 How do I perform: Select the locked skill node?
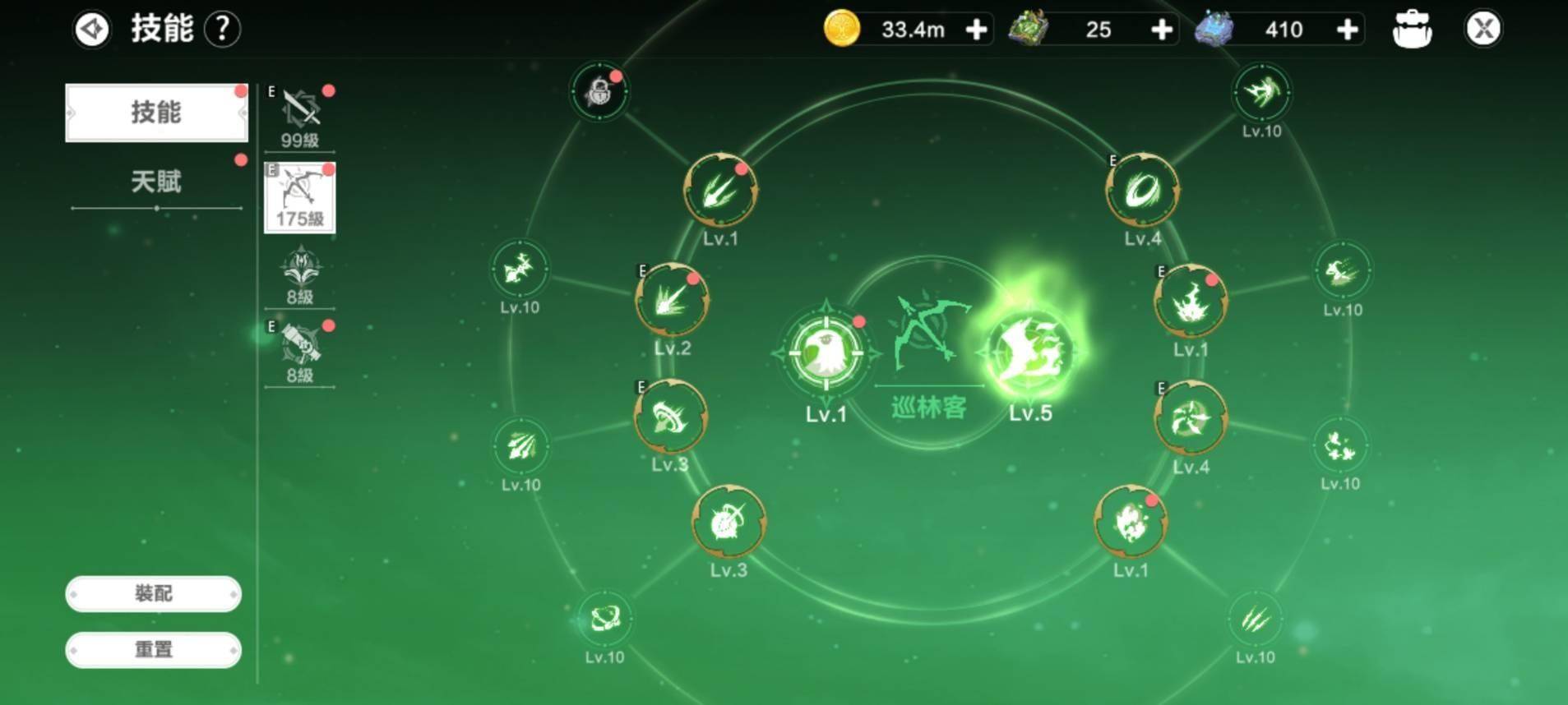click(599, 92)
